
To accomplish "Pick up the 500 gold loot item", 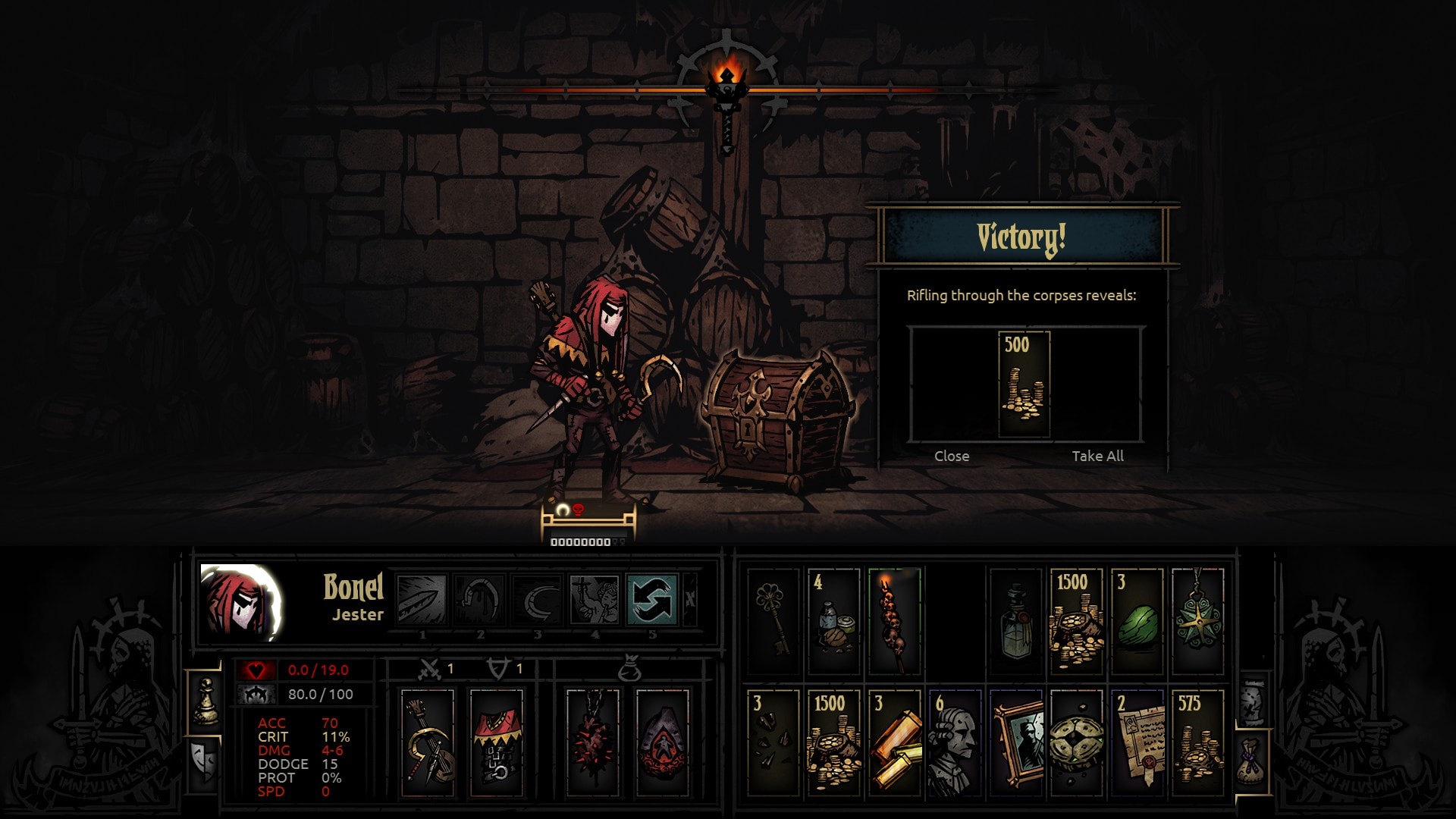I will (x=1024, y=384).
